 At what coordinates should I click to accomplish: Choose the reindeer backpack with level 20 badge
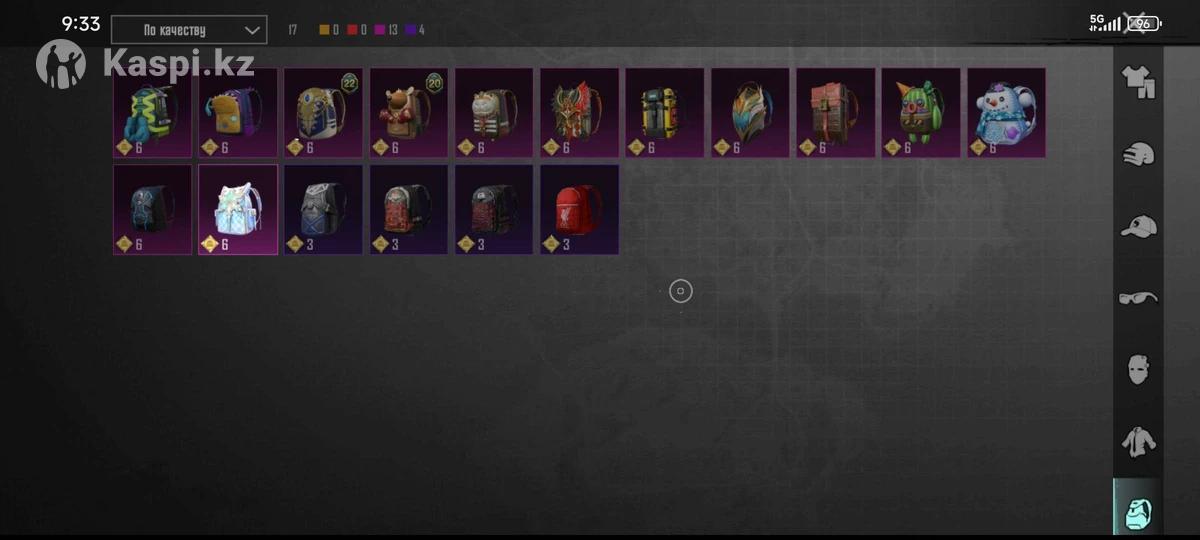(x=408, y=112)
